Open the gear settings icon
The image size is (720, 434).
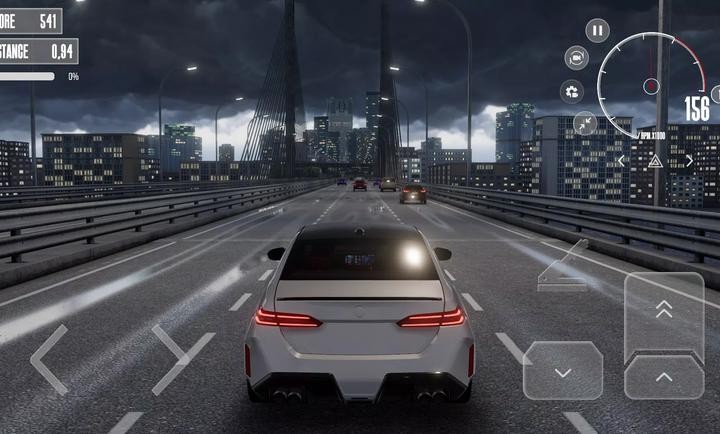click(572, 92)
